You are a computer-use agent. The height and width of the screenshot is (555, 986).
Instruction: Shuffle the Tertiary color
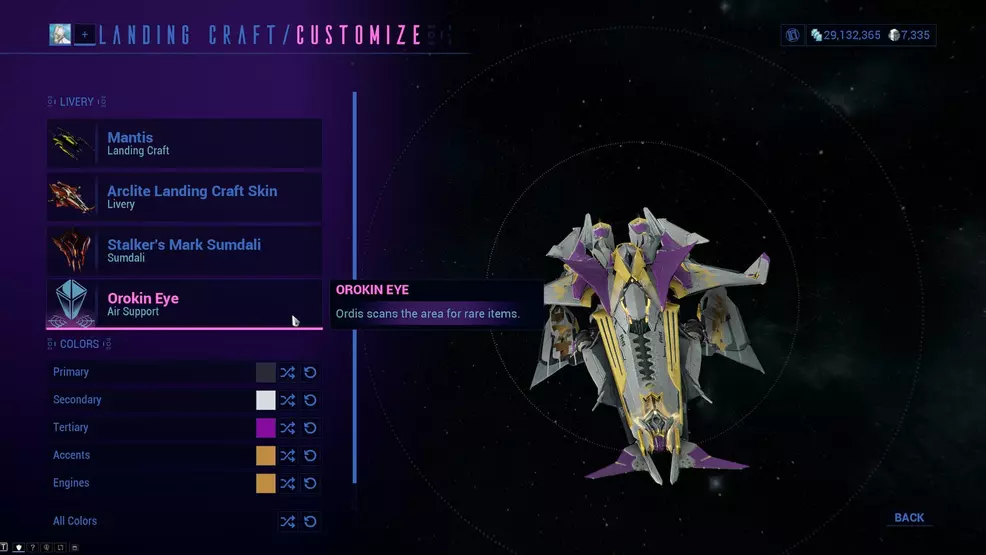[288, 428]
